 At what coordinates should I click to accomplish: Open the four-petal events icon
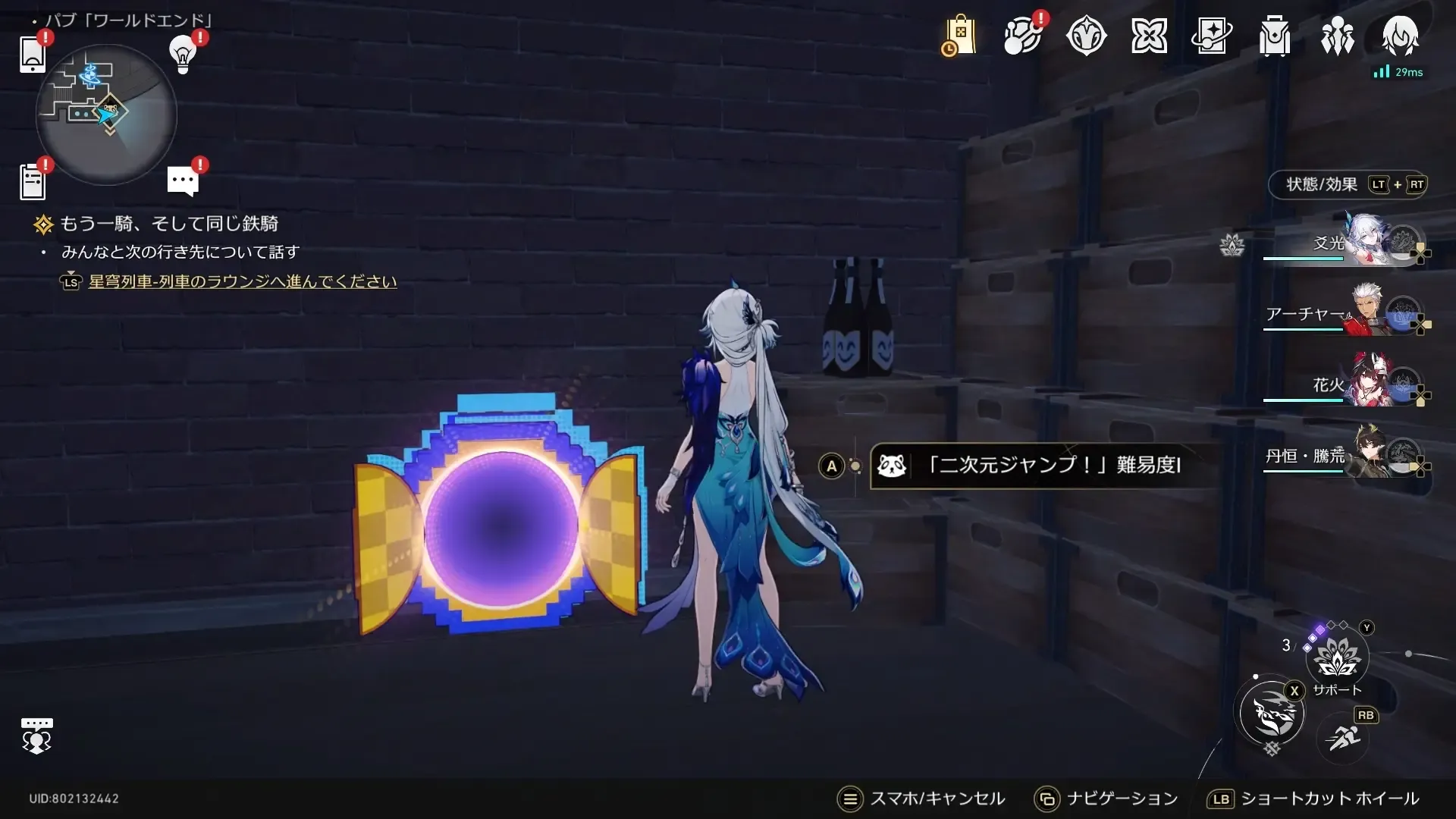point(1150,34)
